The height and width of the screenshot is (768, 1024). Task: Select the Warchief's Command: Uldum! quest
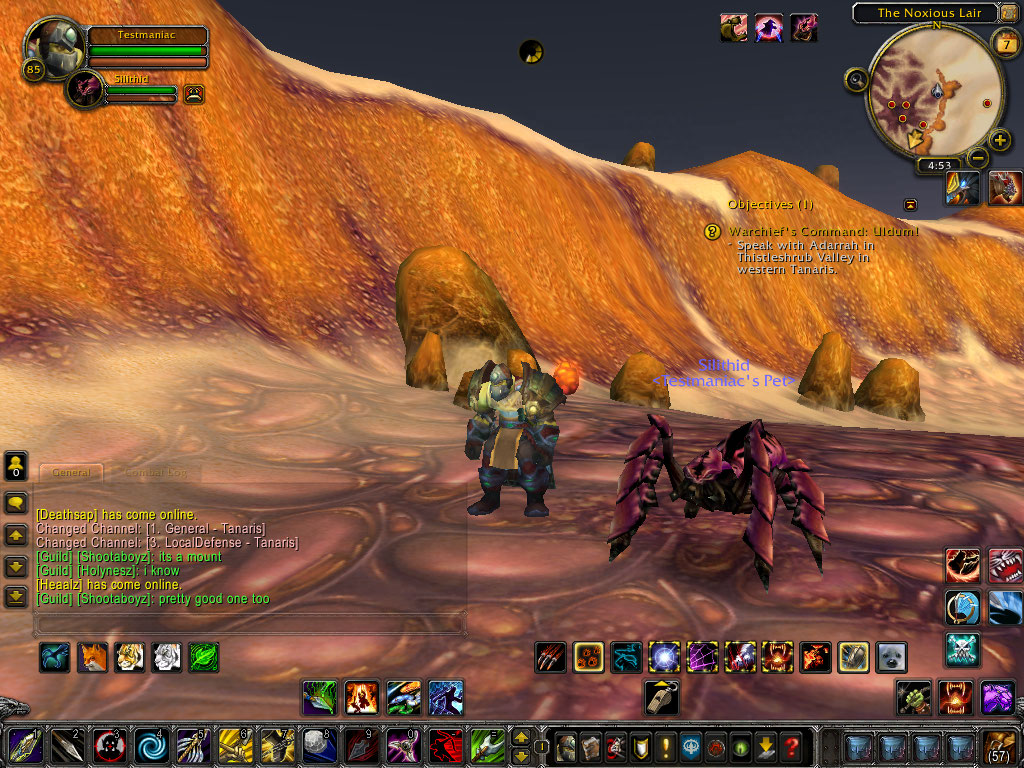tap(822, 231)
